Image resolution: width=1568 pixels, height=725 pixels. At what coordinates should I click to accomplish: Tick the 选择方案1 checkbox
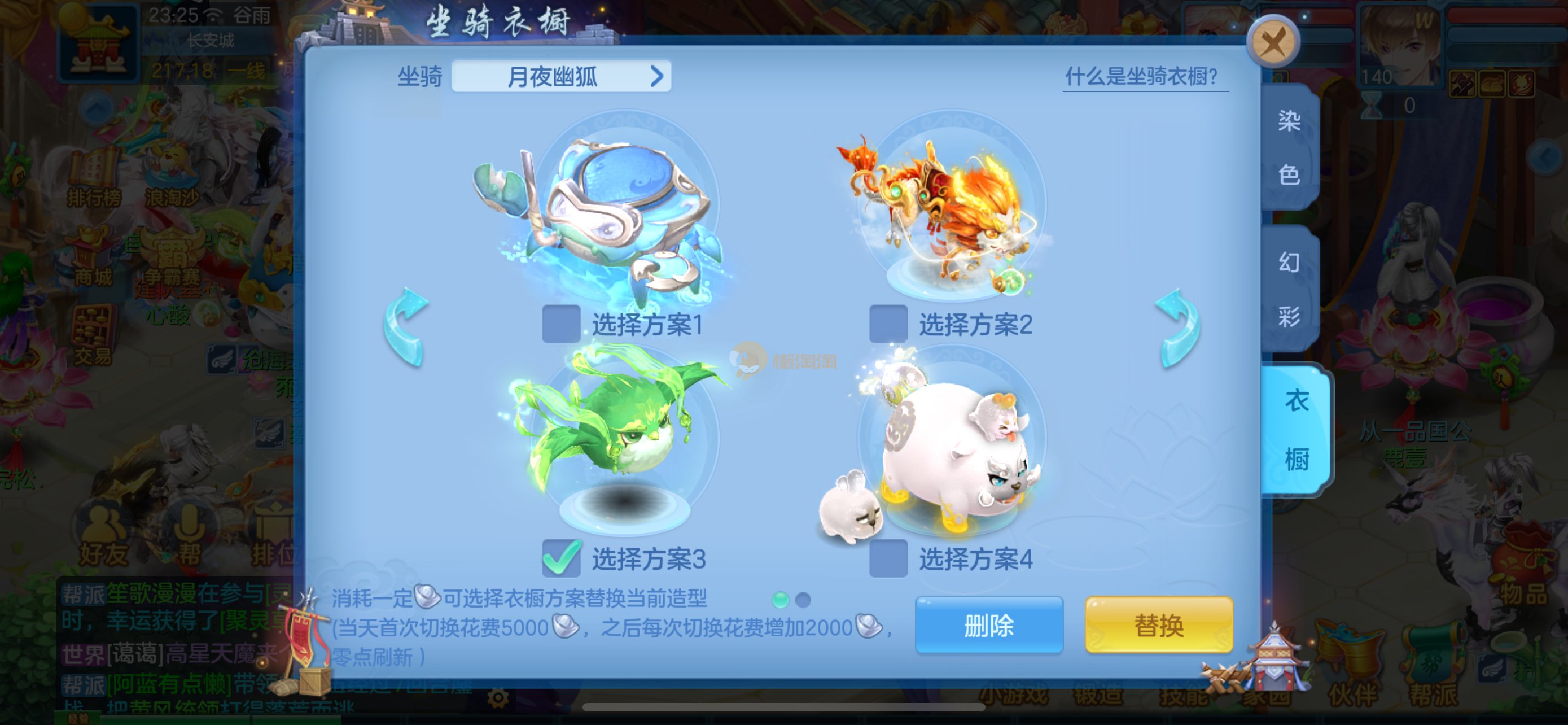click(560, 324)
